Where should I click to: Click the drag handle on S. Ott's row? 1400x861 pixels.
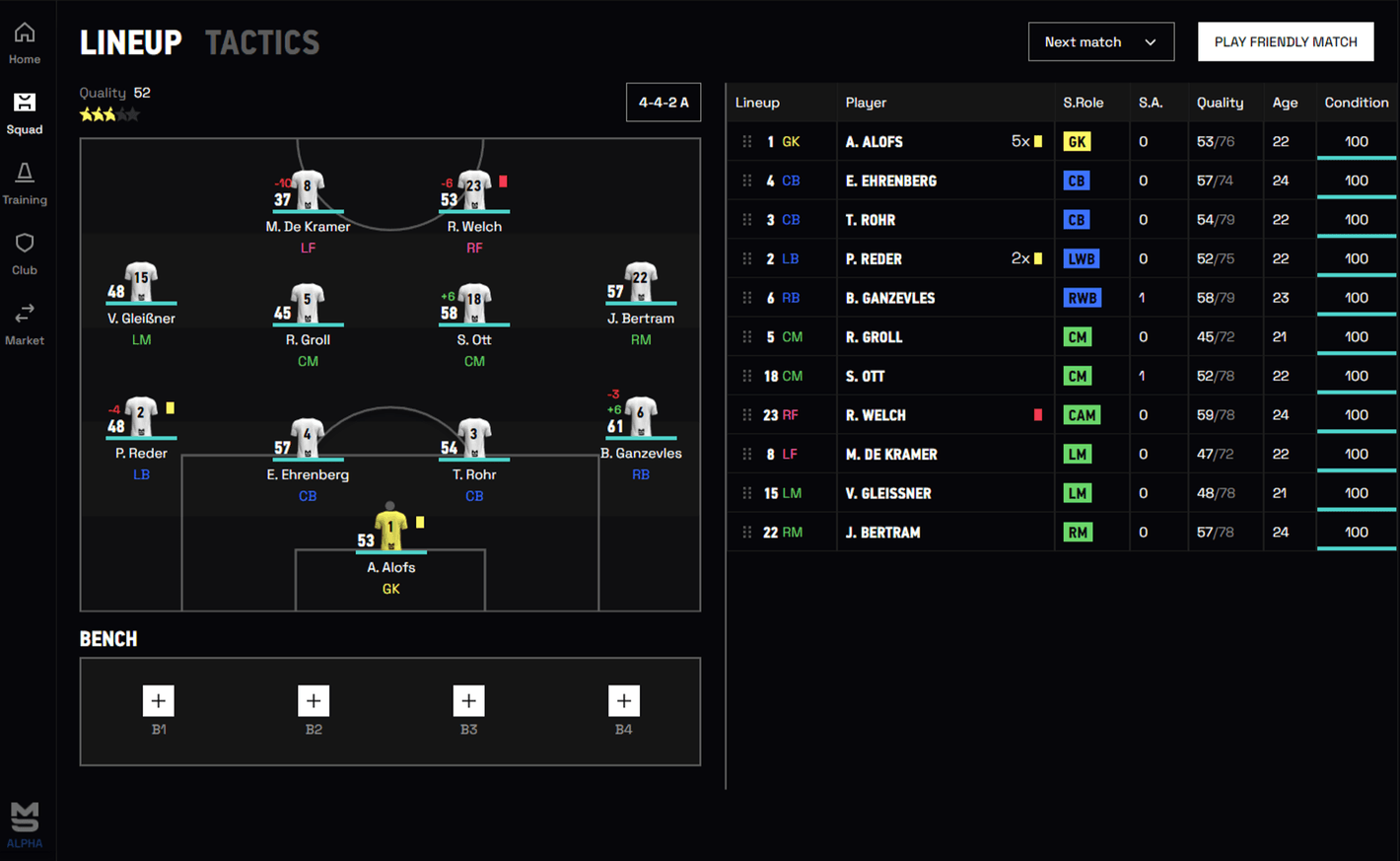747,376
